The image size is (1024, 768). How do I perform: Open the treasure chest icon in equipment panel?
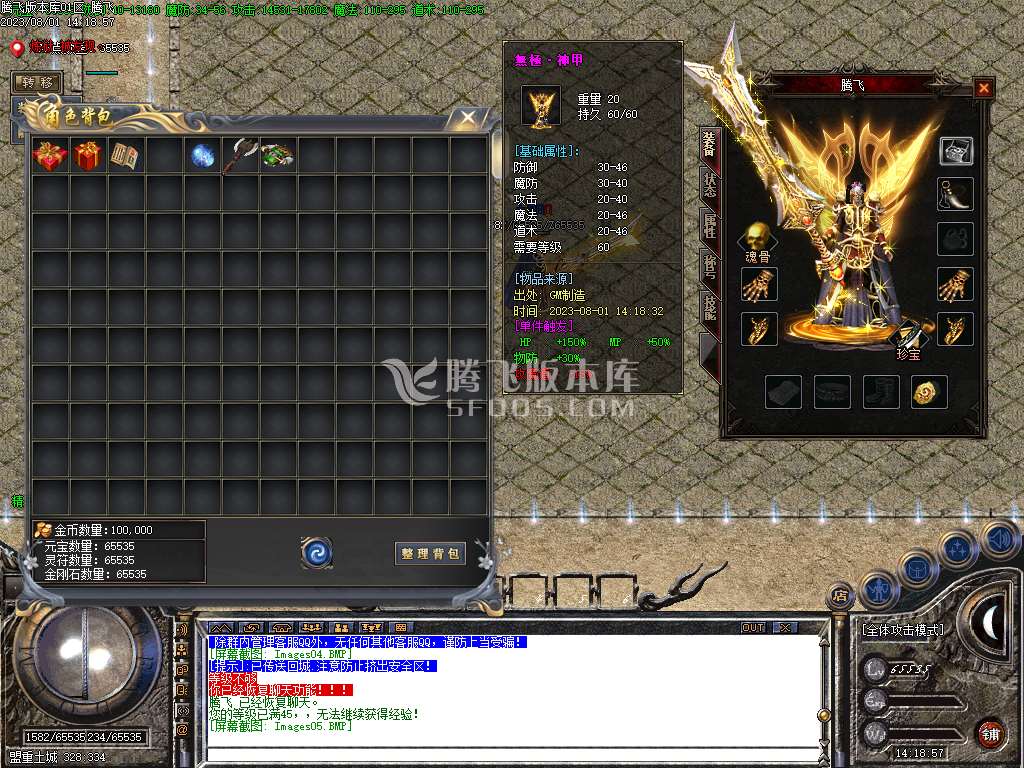click(x=955, y=151)
